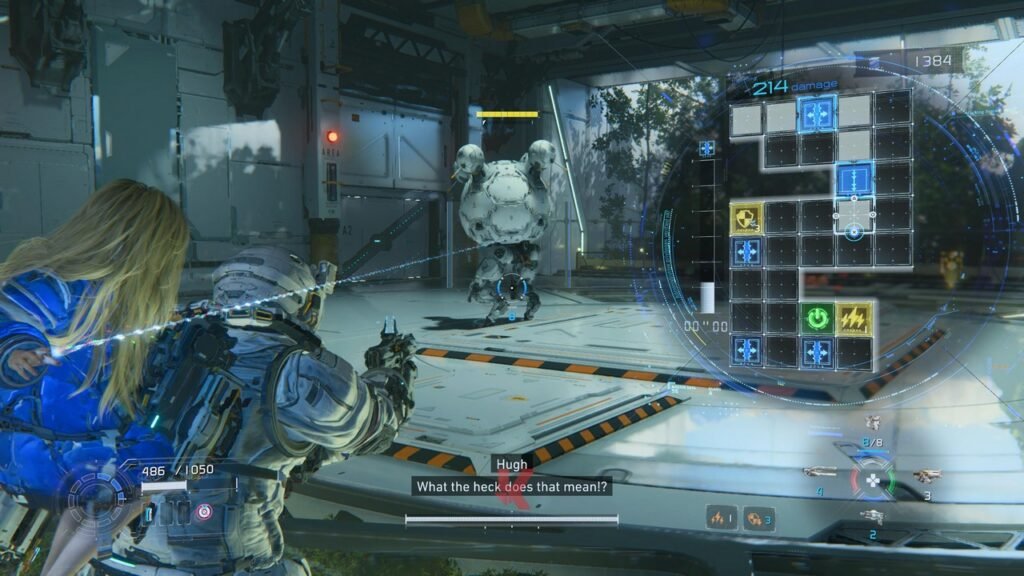Choose the right weapon with 3 ammo
This screenshot has width=1024, height=576.
tap(926, 475)
